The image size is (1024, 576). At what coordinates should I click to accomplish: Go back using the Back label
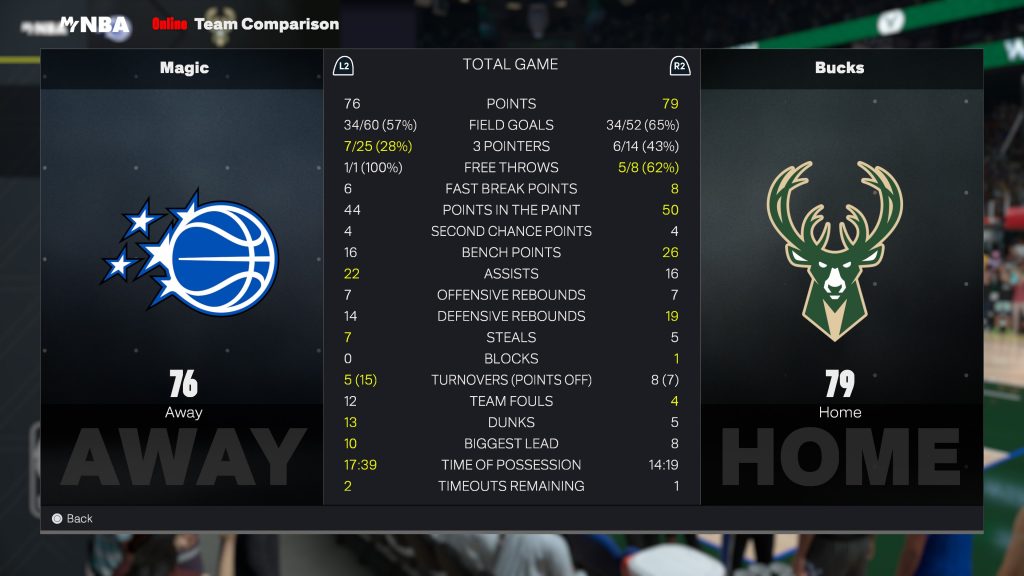click(79, 519)
